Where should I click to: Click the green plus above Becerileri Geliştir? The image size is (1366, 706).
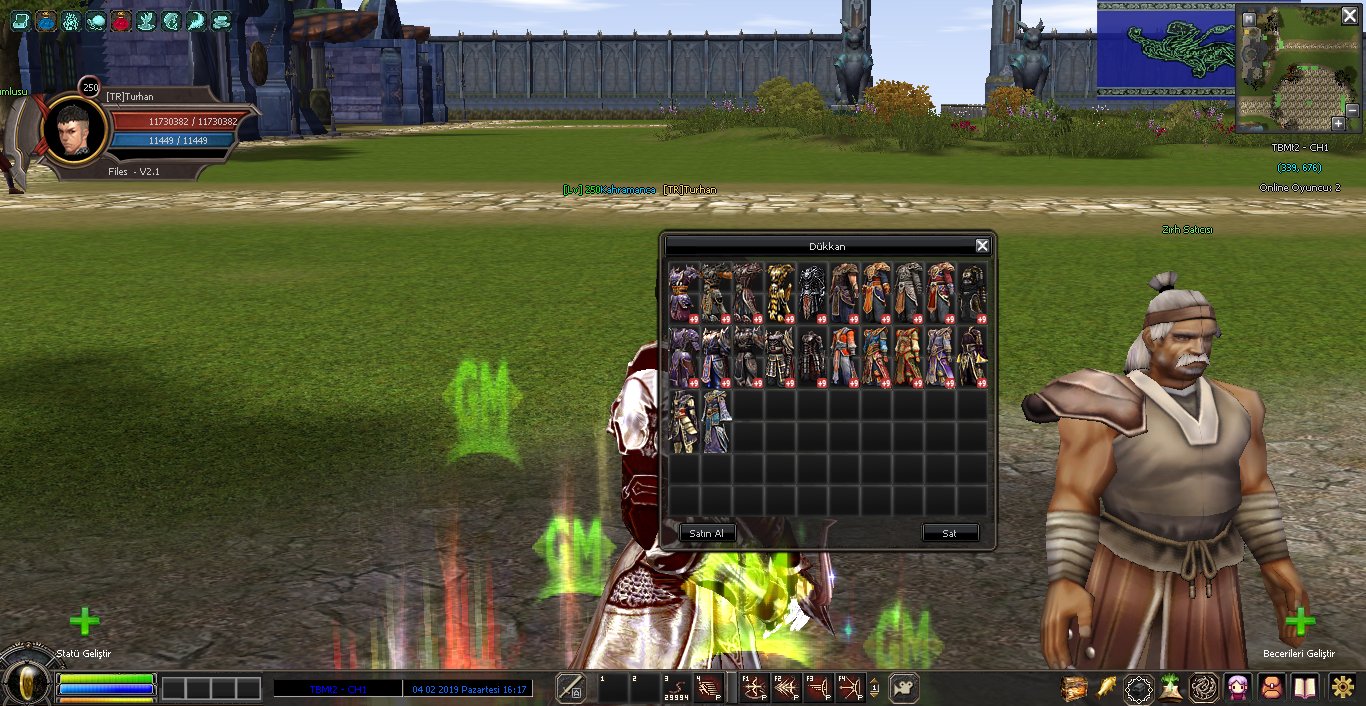(x=1299, y=622)
